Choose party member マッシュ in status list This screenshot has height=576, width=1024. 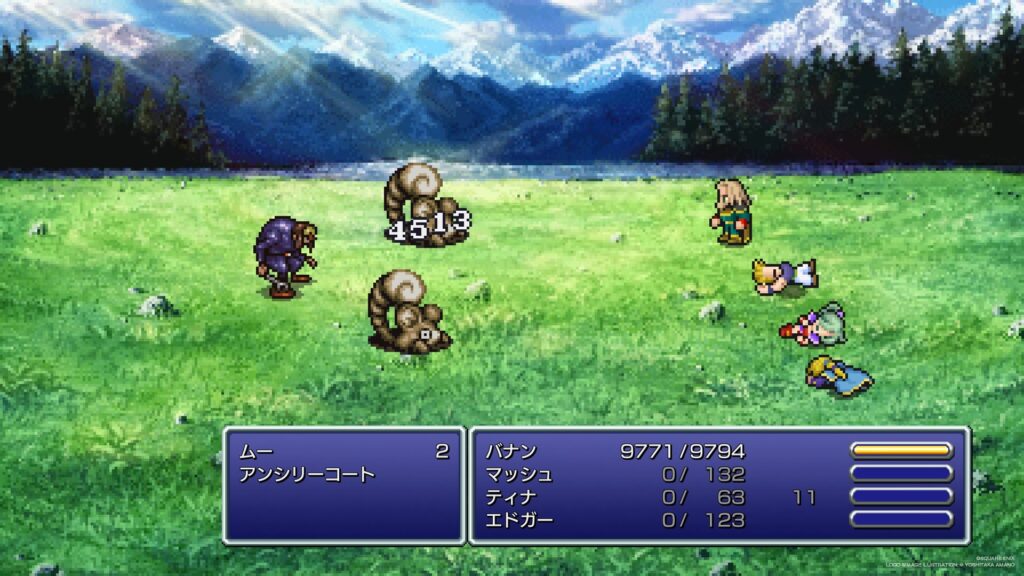click(x=518, y=475)
